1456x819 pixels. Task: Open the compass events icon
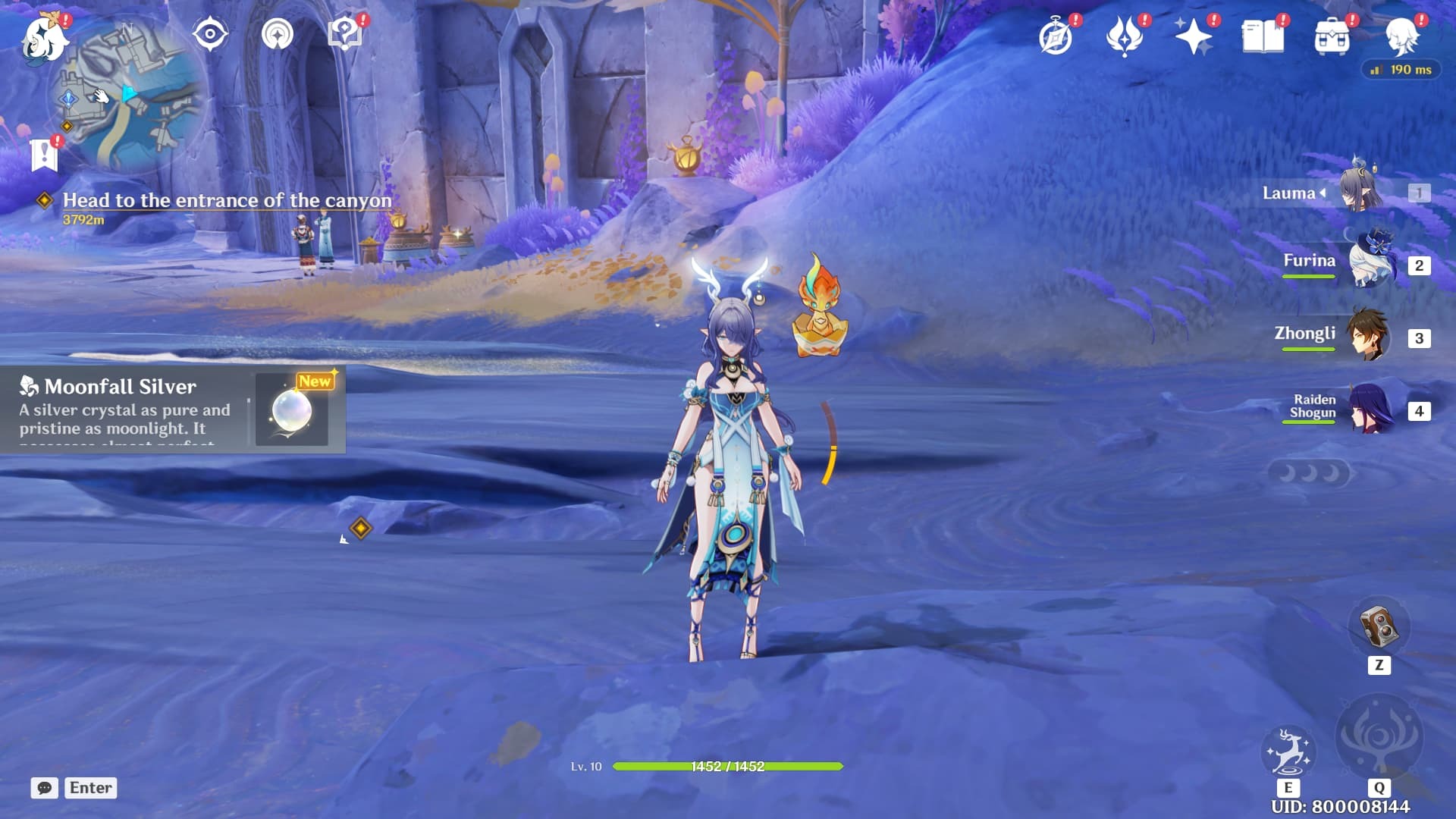[x=1056, y=36]
